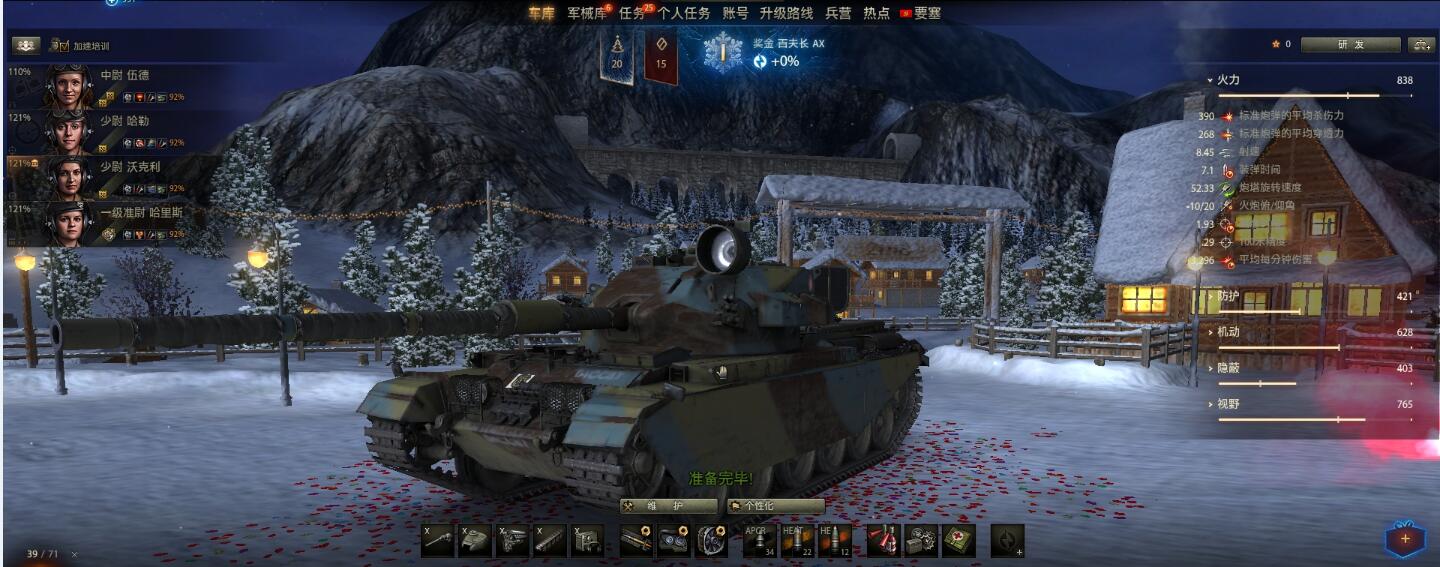Expand the 防护 protection stats section
This screenshot has width=1440, height=567.
pyautogui.click(x=1228, y=296)
